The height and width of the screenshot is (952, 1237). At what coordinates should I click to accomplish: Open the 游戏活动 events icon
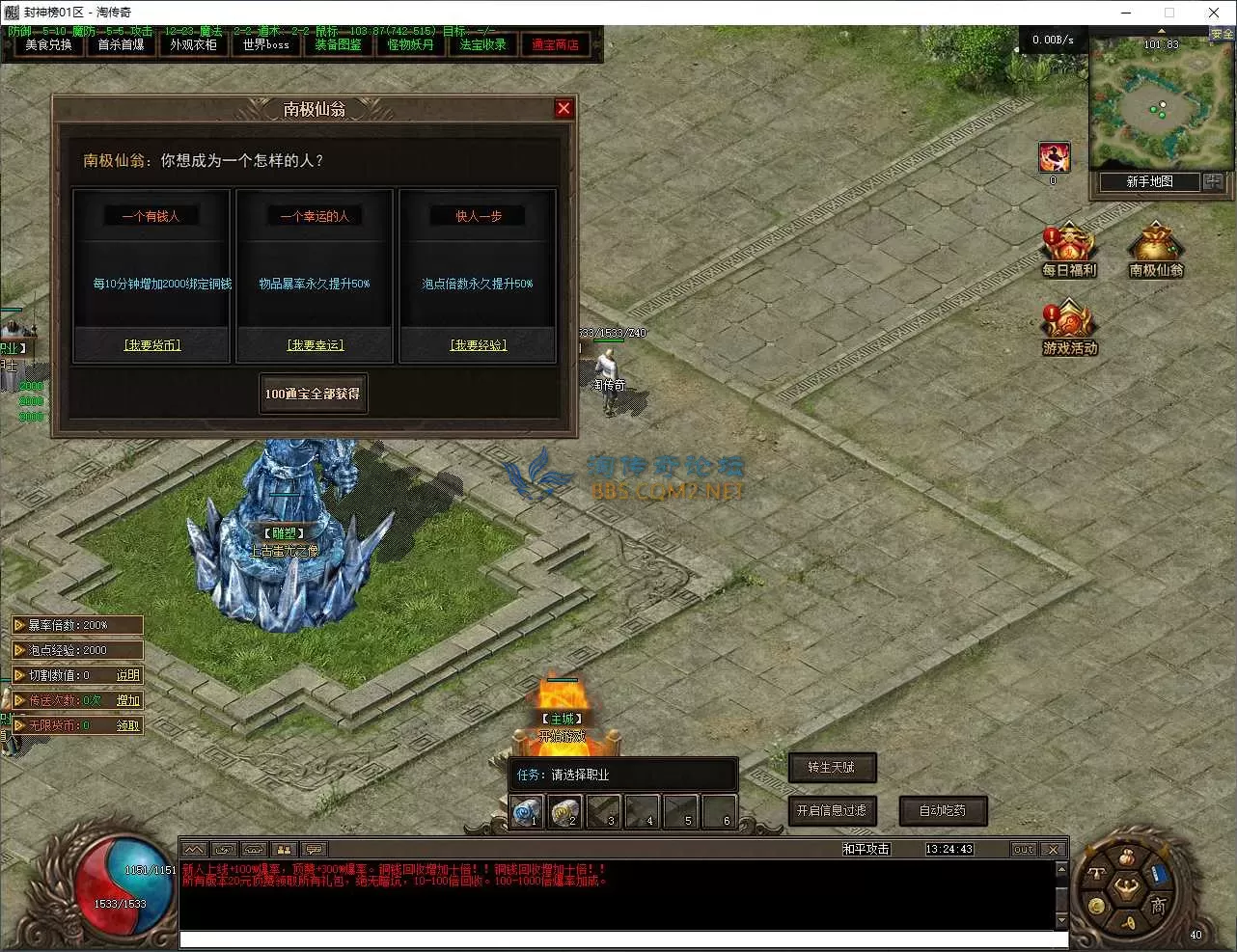[x=1069, y=328]
